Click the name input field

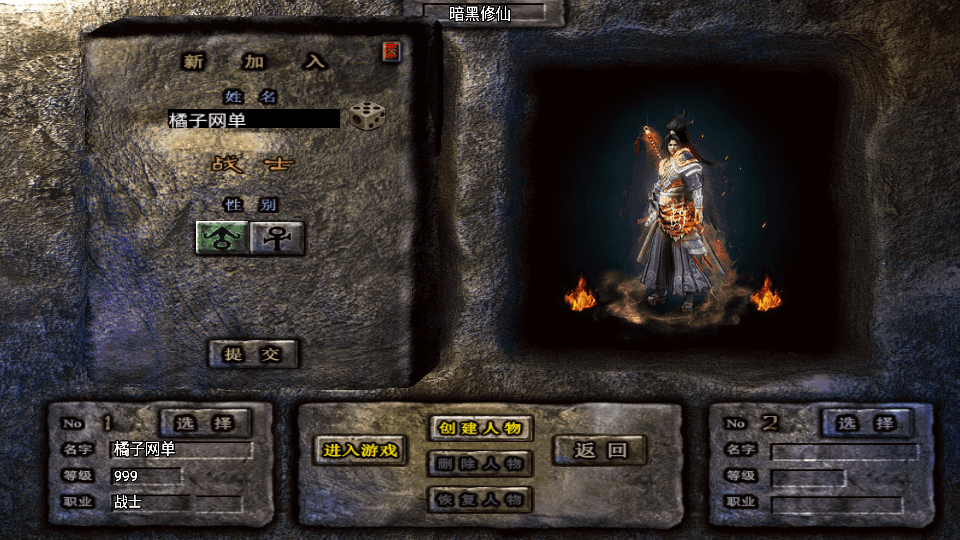(254, 119)
